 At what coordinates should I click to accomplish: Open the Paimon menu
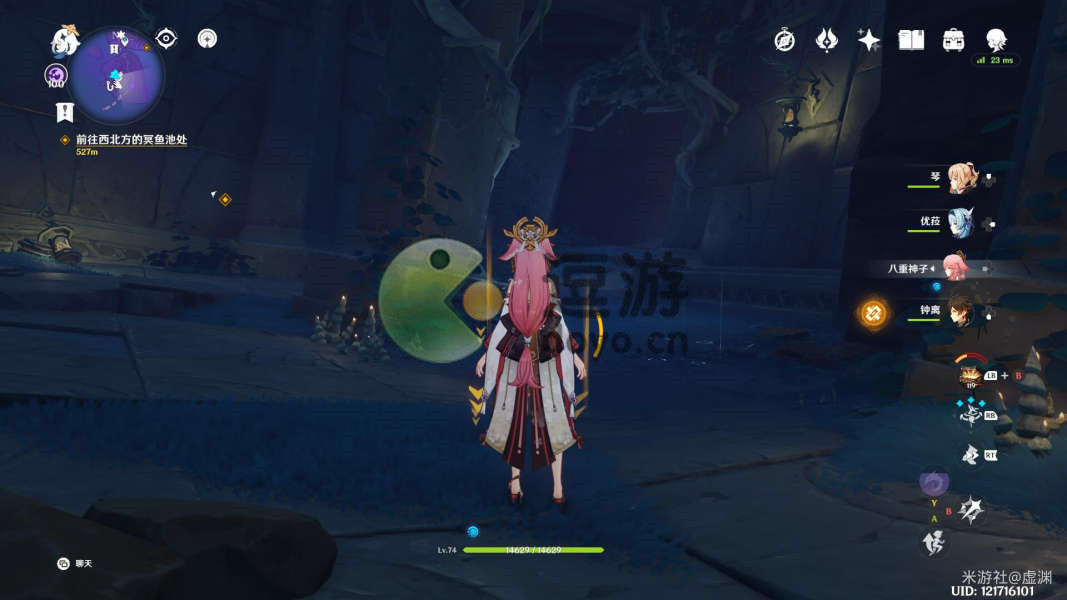65,40
